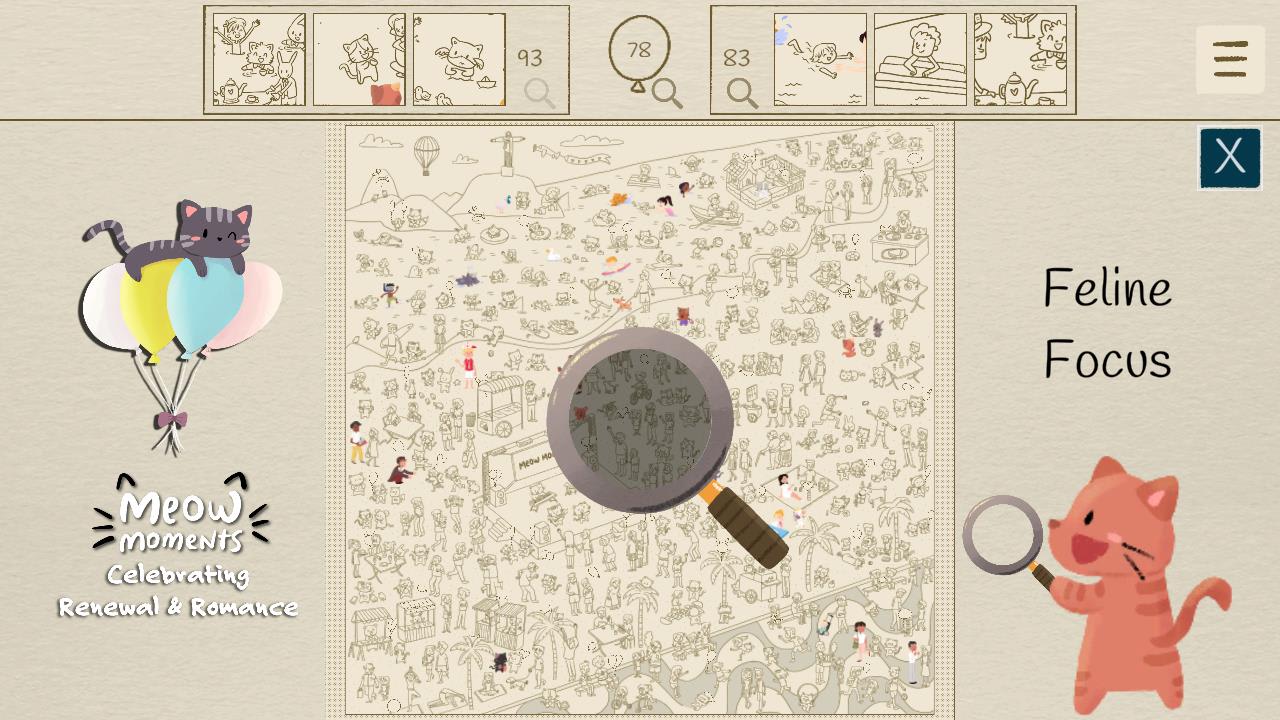This screenshot has height=720, width=1280.
Task: Click the magnifying glass beside the 93 counter
Action: pos(539,94)
